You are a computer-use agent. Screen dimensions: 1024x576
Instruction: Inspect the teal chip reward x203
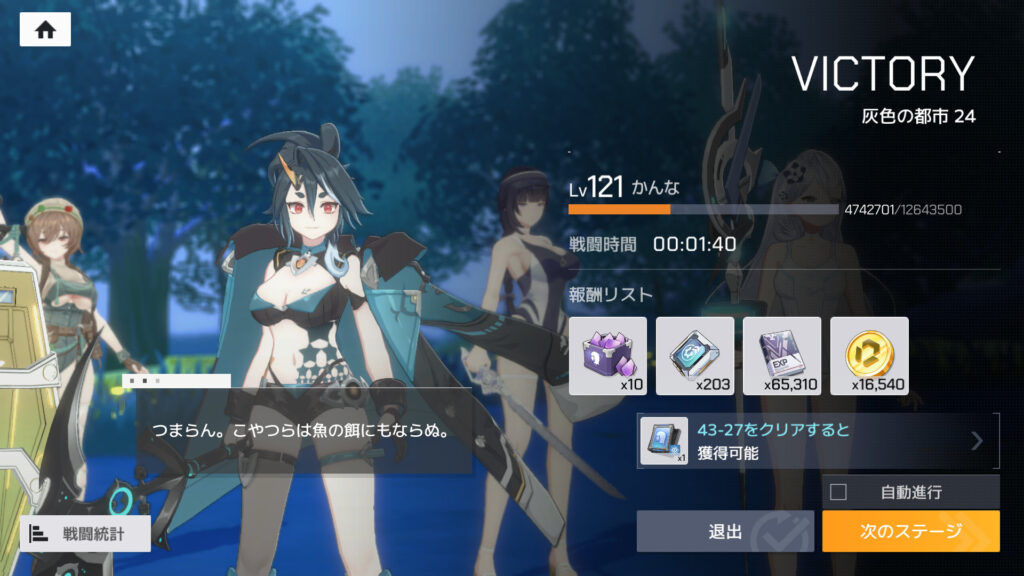point(695,356)
